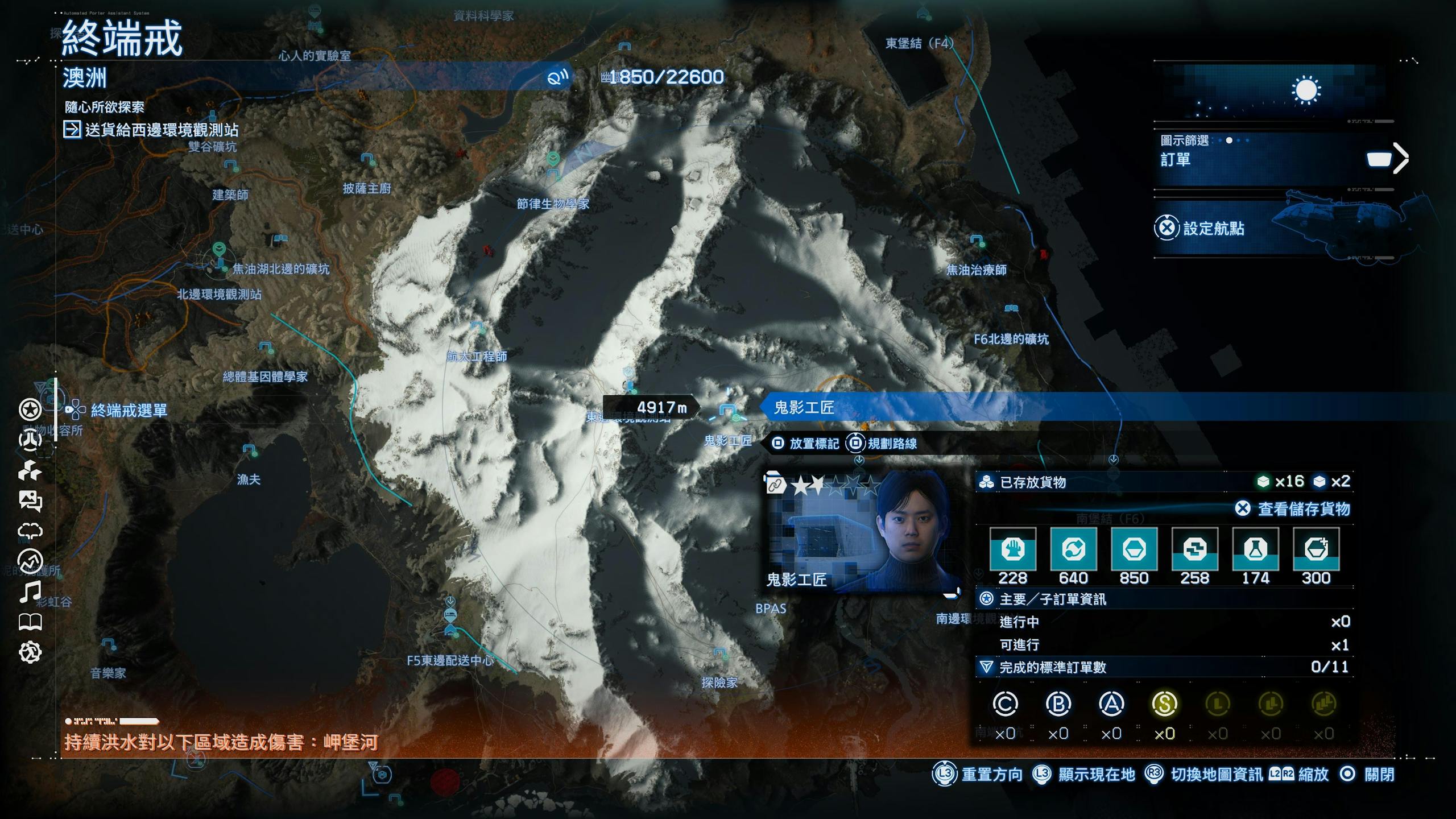
Task: Select the 漁夫 location on the map
Action: tap(249, 450)
